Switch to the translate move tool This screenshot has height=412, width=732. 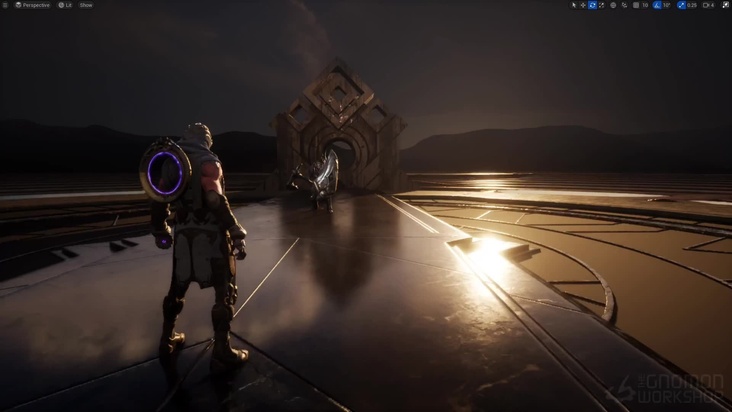583,5
